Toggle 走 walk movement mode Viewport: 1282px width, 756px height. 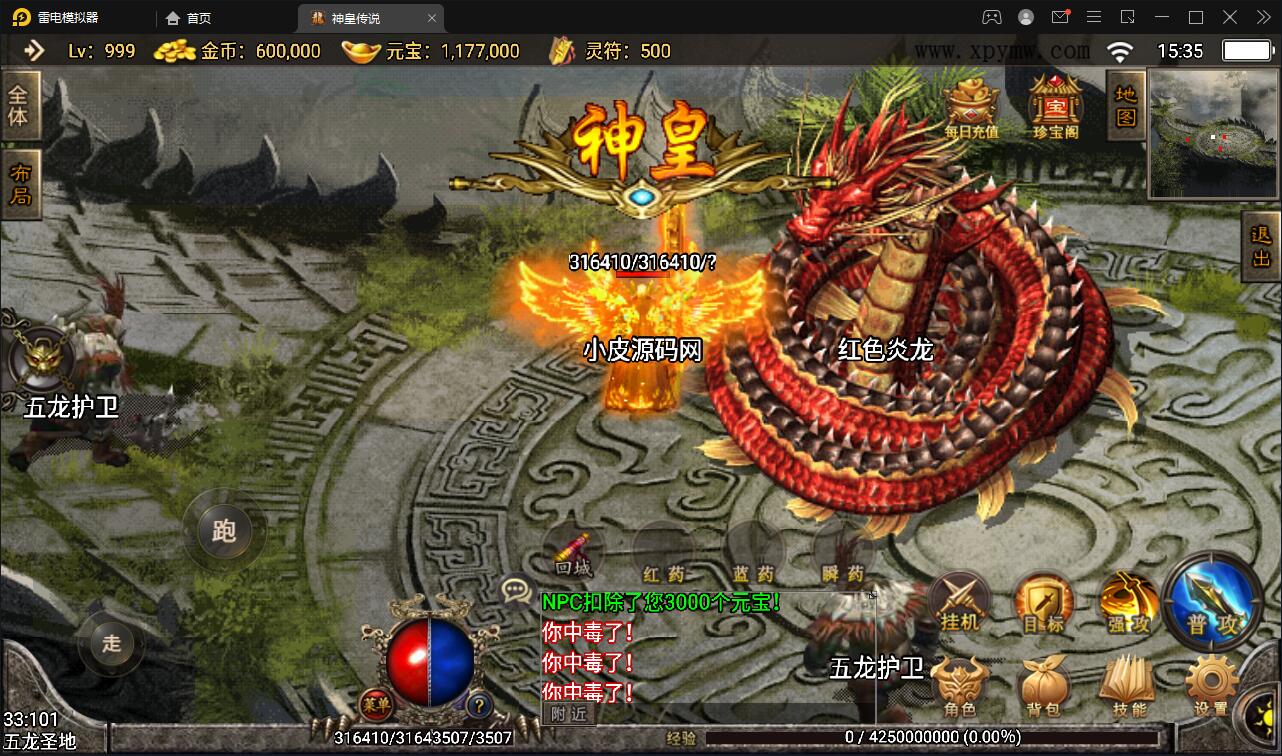[x=110, y=645]
